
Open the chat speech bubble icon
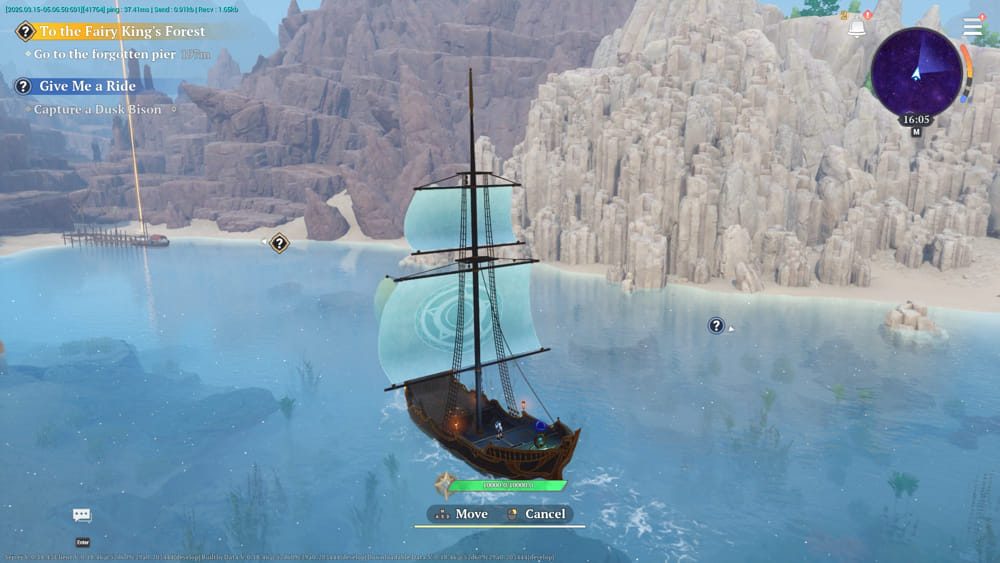pos(82,515)
